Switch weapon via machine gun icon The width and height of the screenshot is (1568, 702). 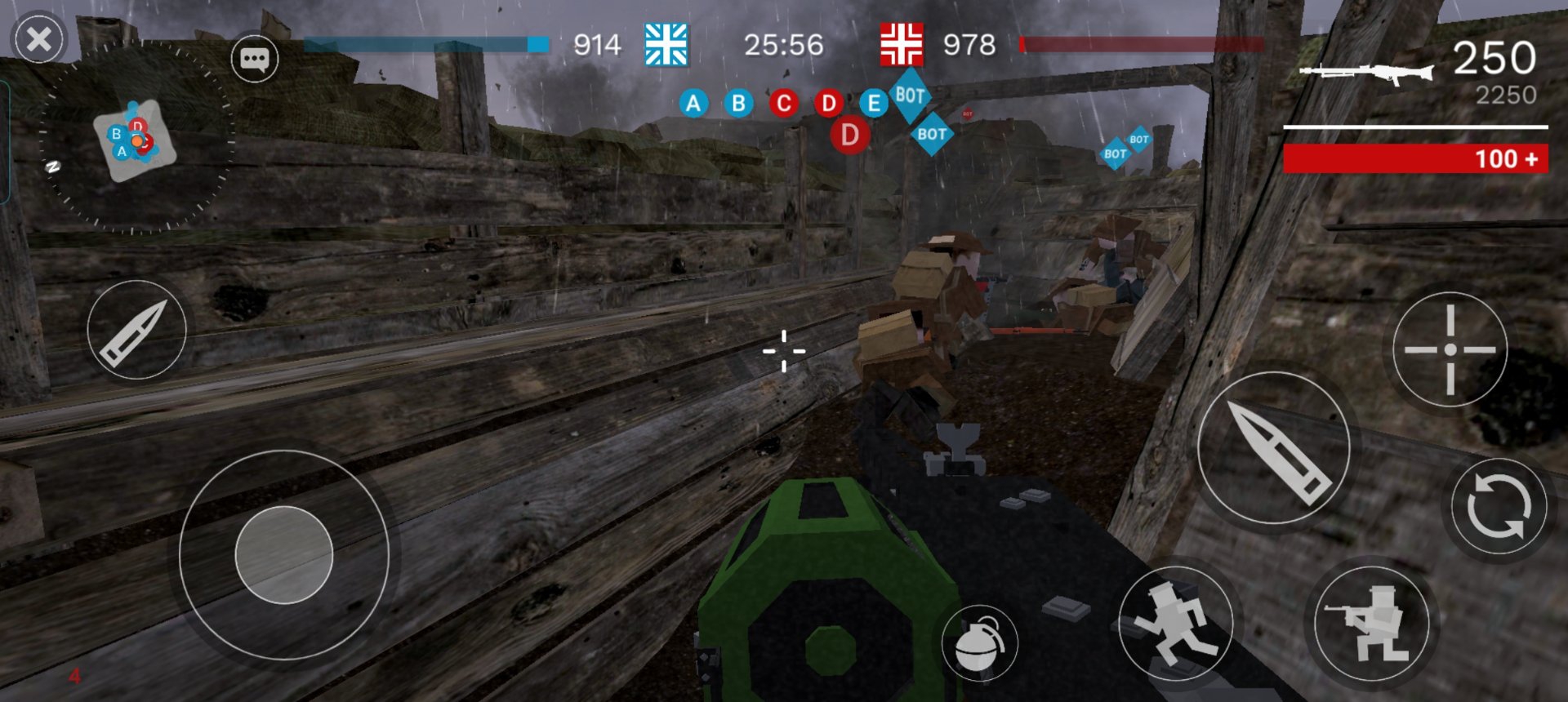click(1365, 73)
